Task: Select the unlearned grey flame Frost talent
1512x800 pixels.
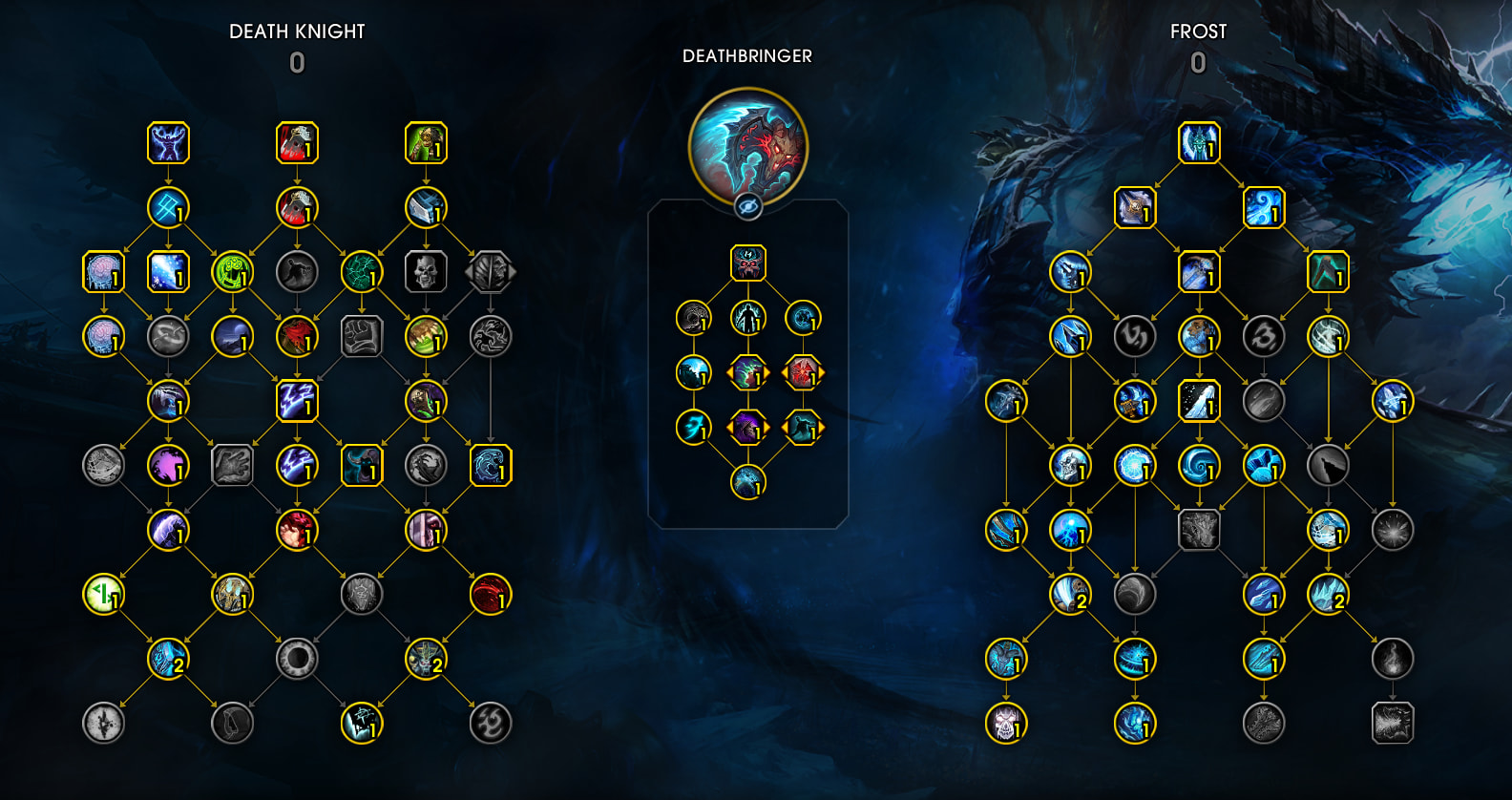Action: pos(1392,659)
